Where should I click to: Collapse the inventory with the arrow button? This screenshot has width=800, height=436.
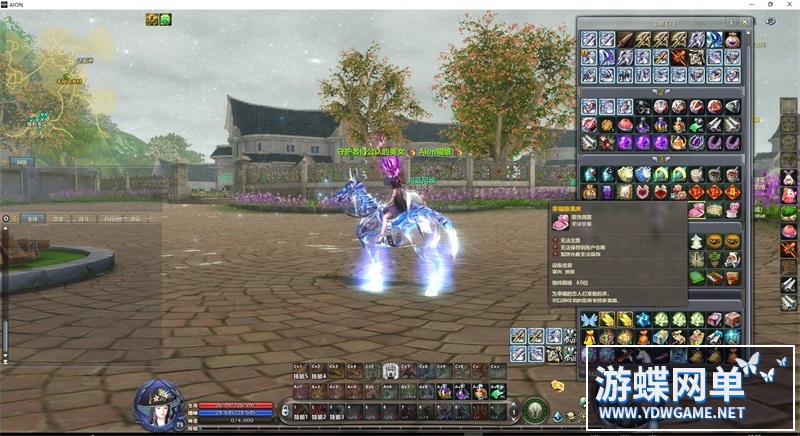coord(729,21)
